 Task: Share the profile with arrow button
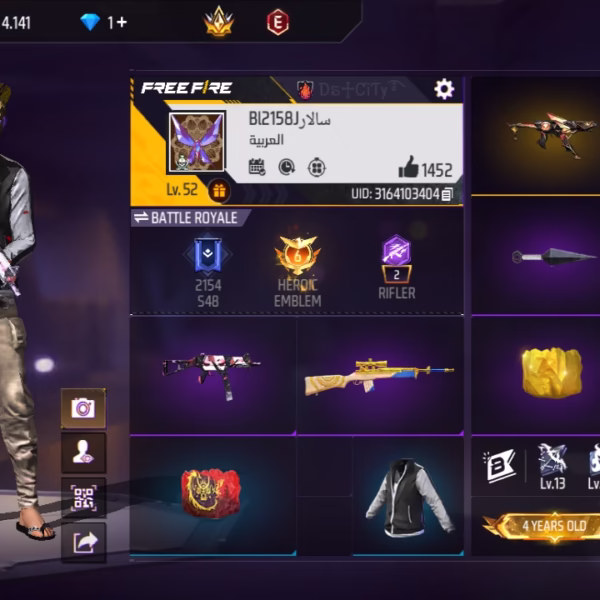[x=83, y=541]
